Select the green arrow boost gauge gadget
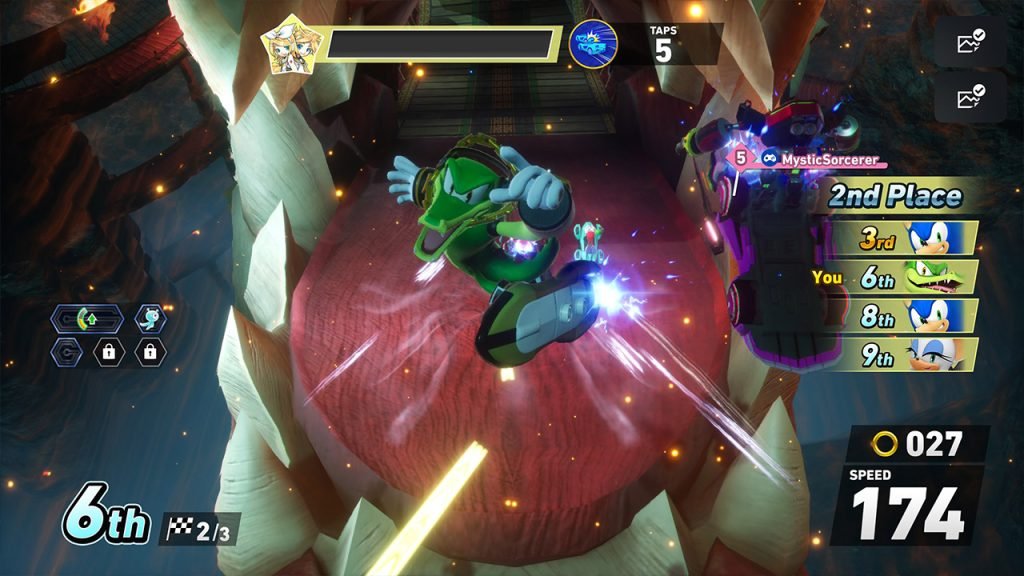 click(x=87, y=320)
